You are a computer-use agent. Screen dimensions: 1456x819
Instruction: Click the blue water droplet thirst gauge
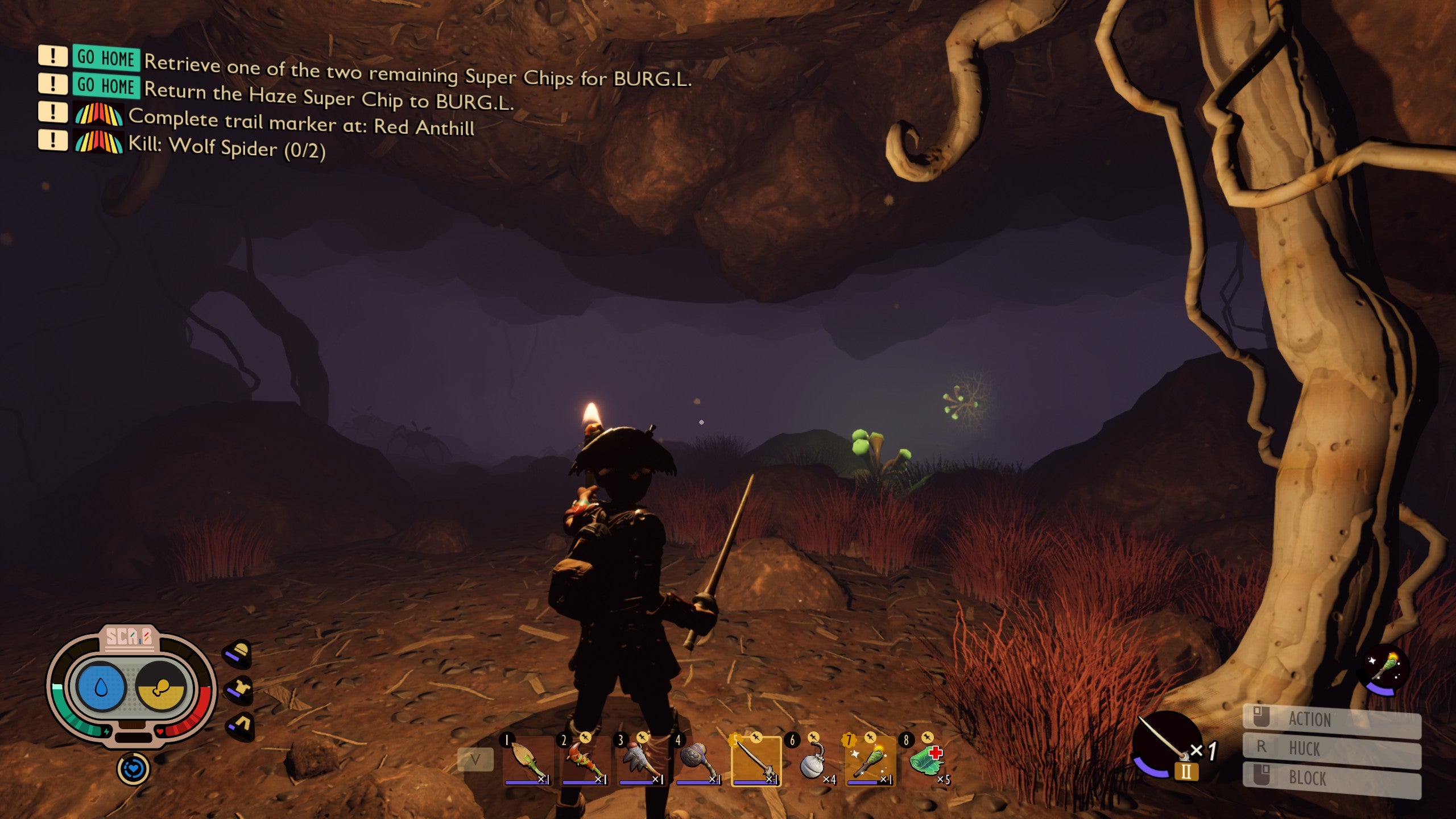(x=101, y=687)
